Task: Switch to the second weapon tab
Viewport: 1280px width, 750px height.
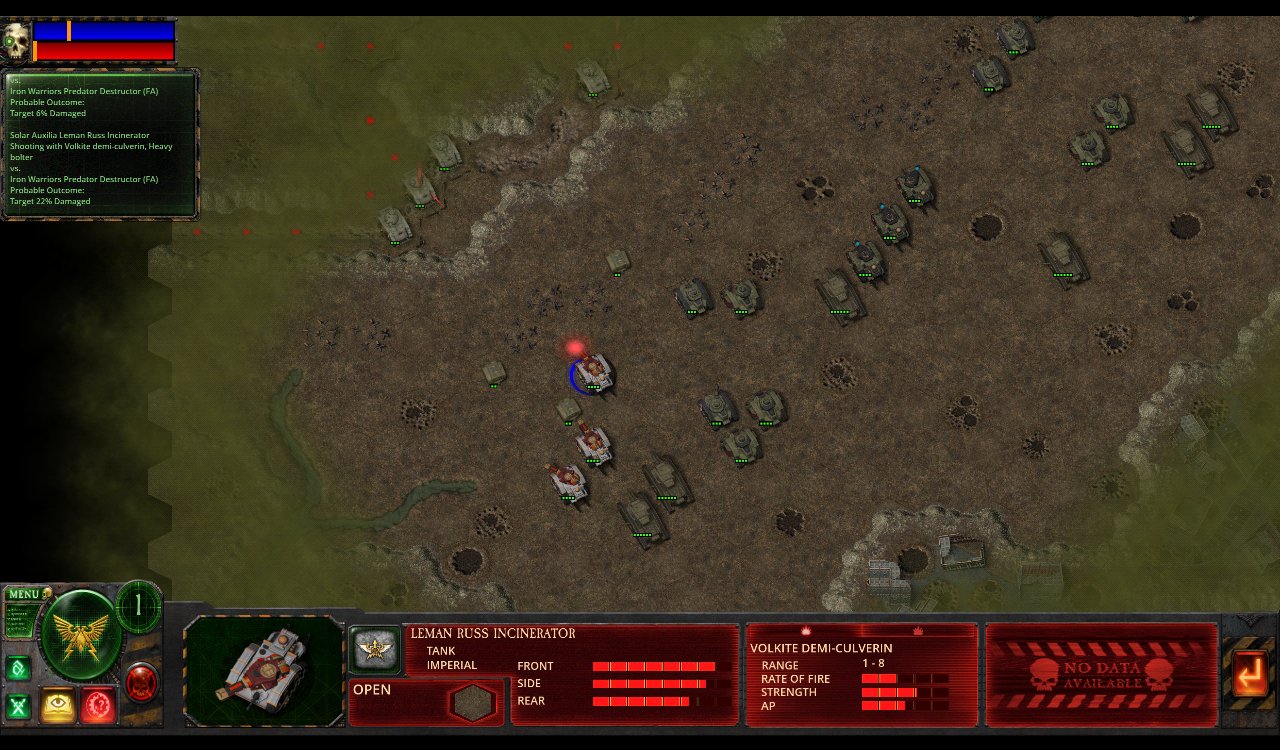Action: [x=916, y=631]
